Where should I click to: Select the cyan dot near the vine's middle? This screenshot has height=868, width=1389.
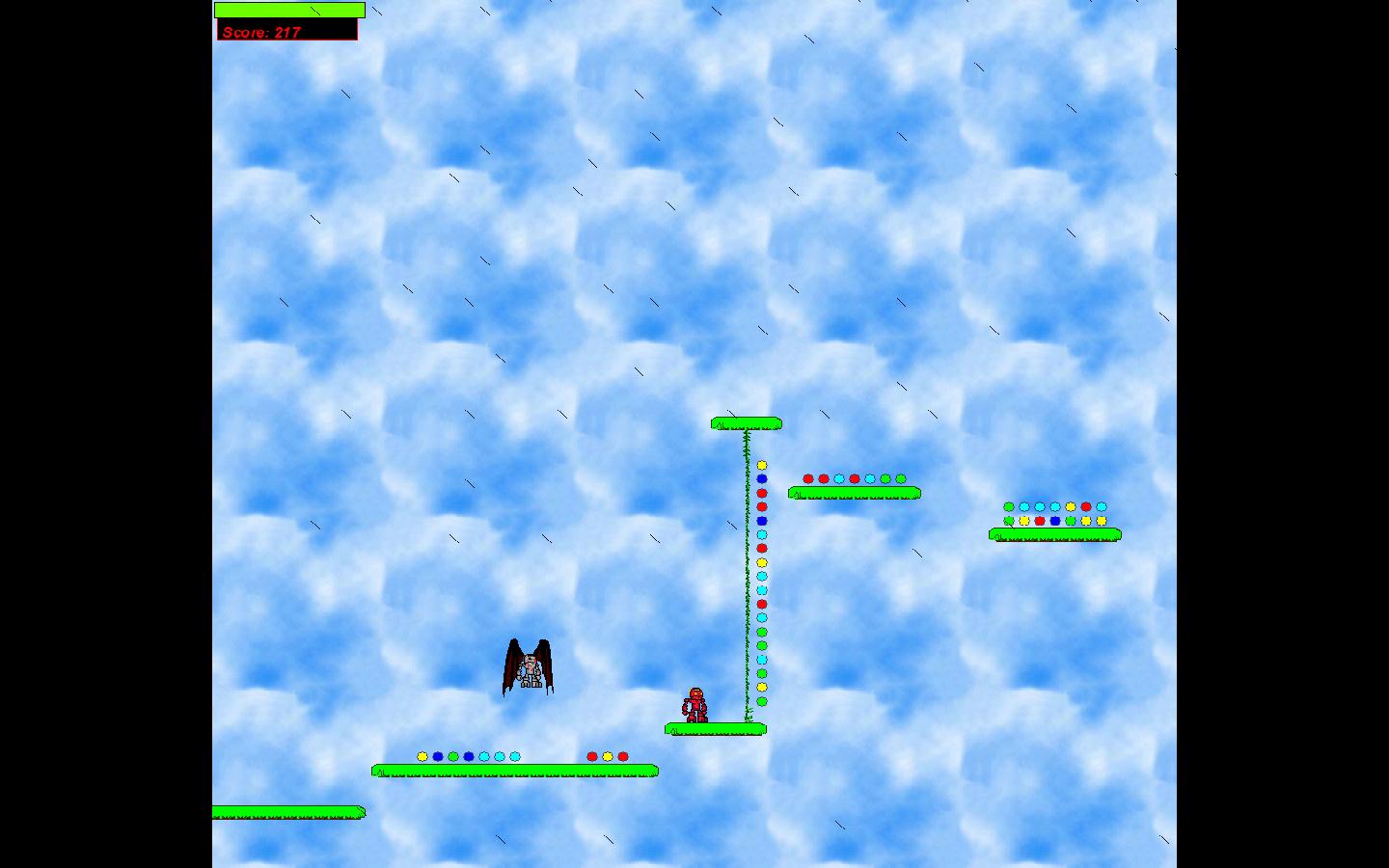(762, 588)
